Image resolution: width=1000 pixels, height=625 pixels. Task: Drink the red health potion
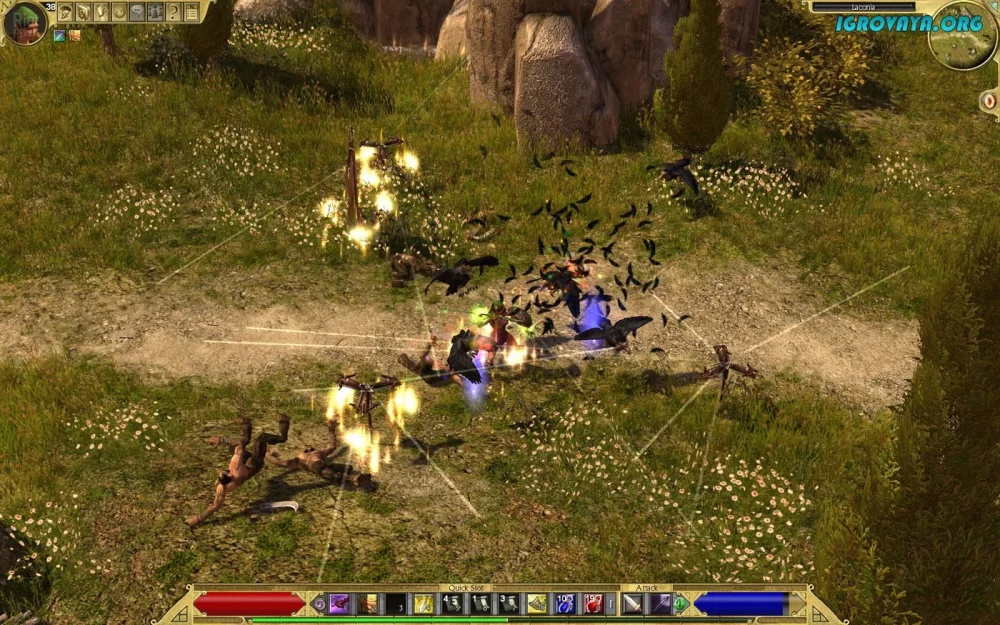593,603
